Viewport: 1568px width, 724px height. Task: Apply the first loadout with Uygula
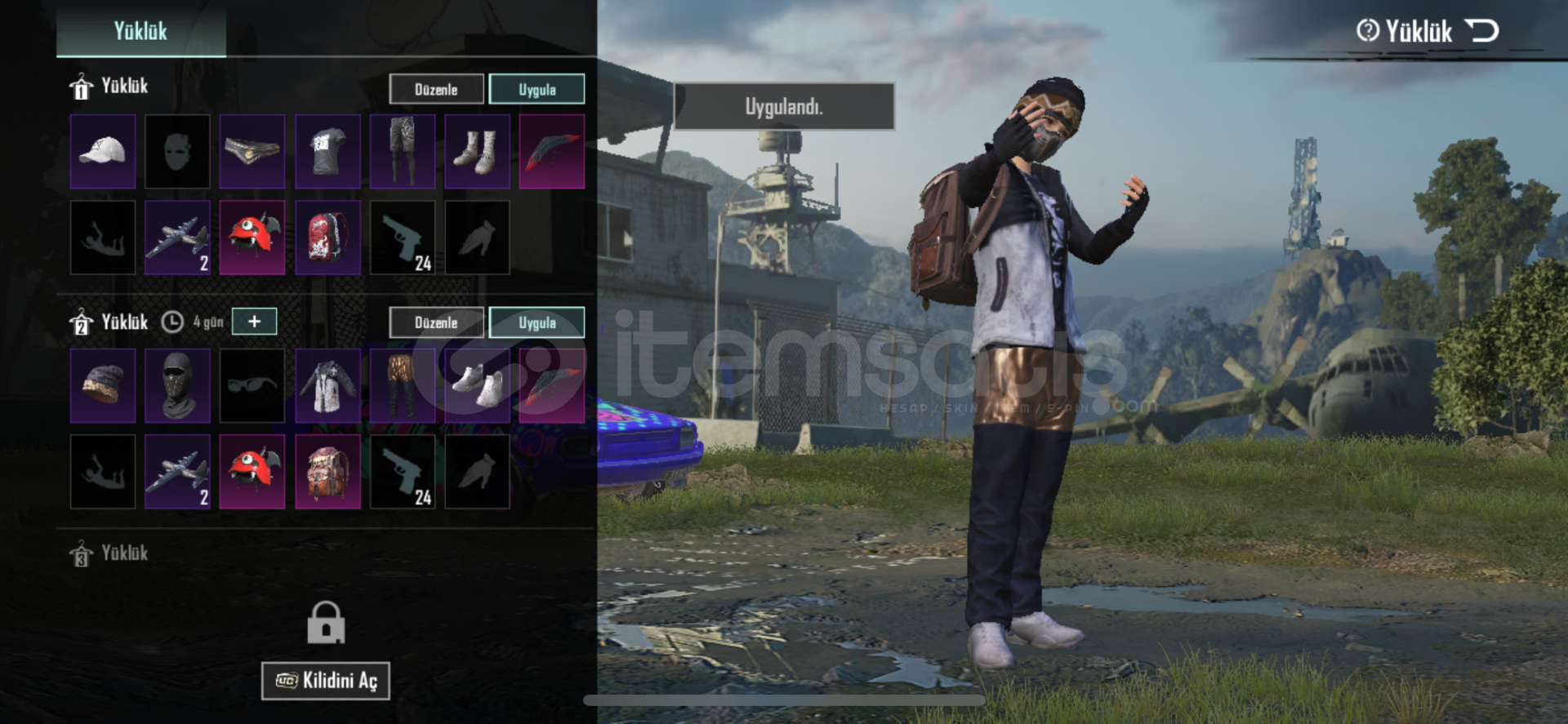(x=537, y=89)
